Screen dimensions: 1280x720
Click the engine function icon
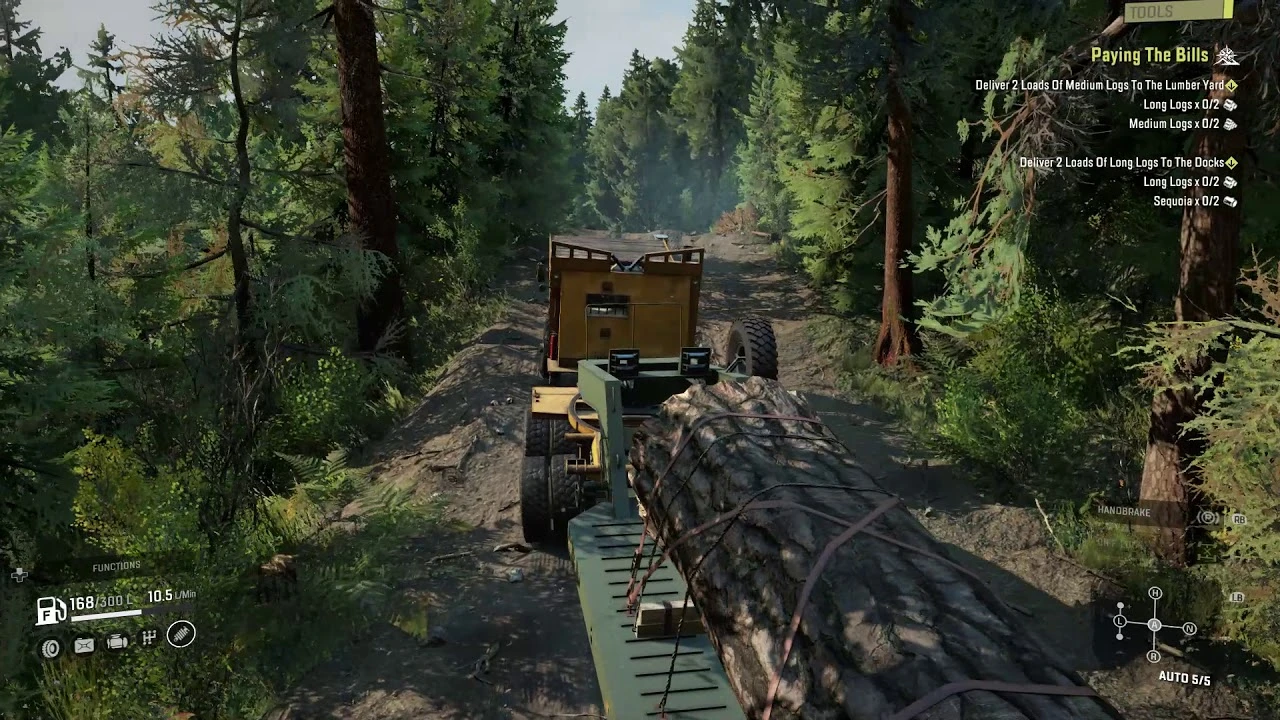[117, 642]
